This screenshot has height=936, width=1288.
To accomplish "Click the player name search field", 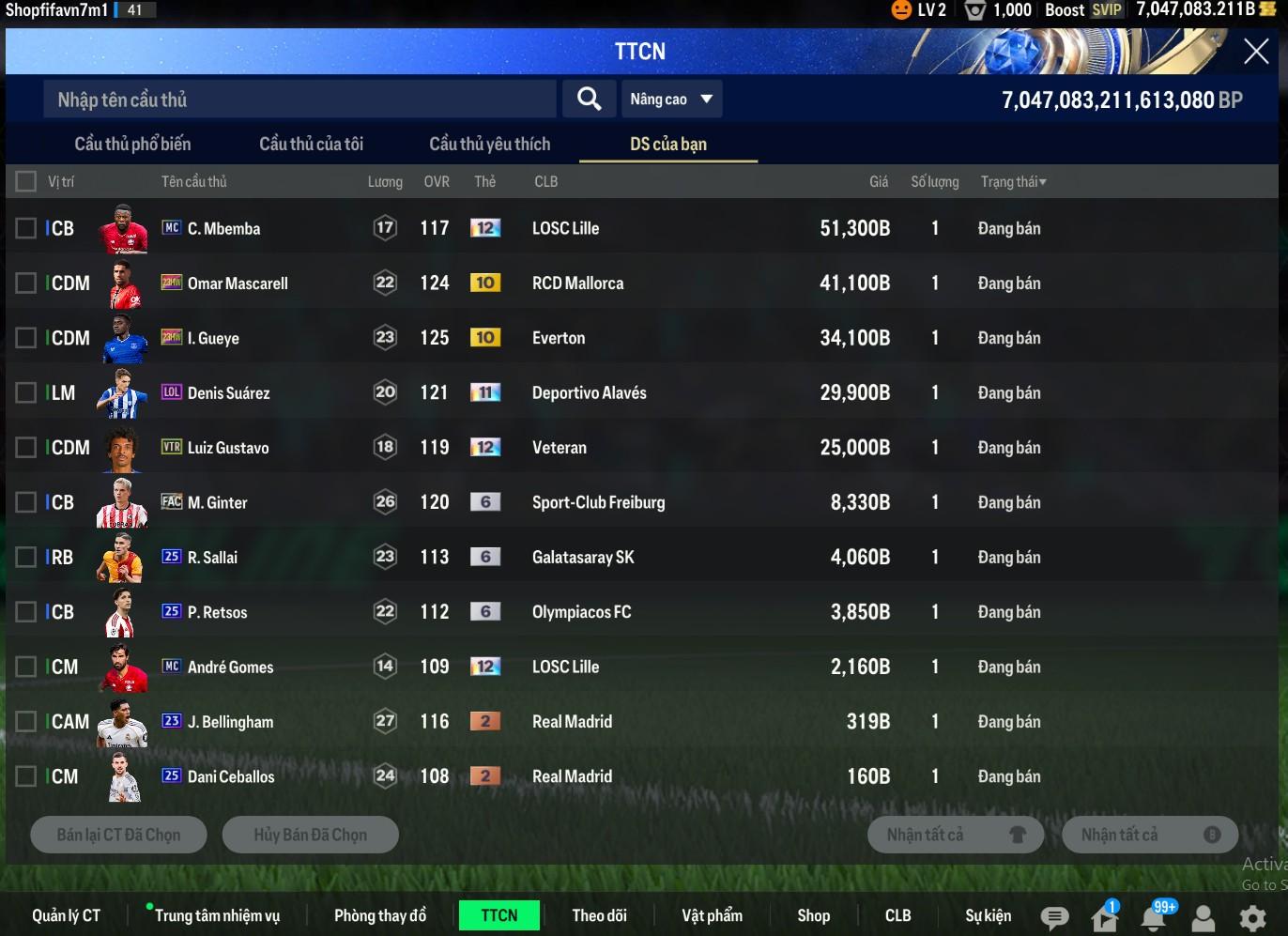I will click(299, 100).
